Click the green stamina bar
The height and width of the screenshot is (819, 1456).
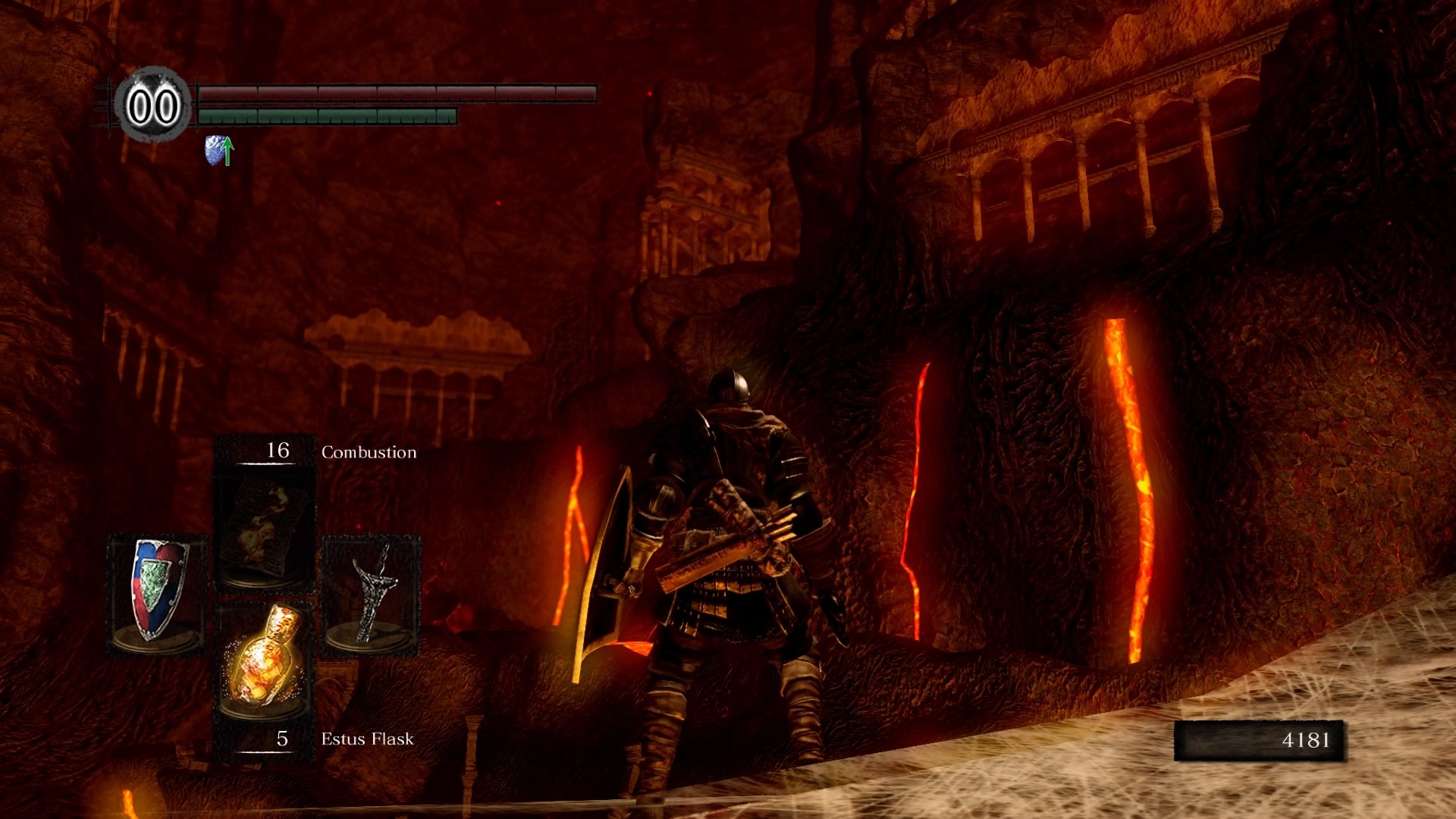(326, 118)
